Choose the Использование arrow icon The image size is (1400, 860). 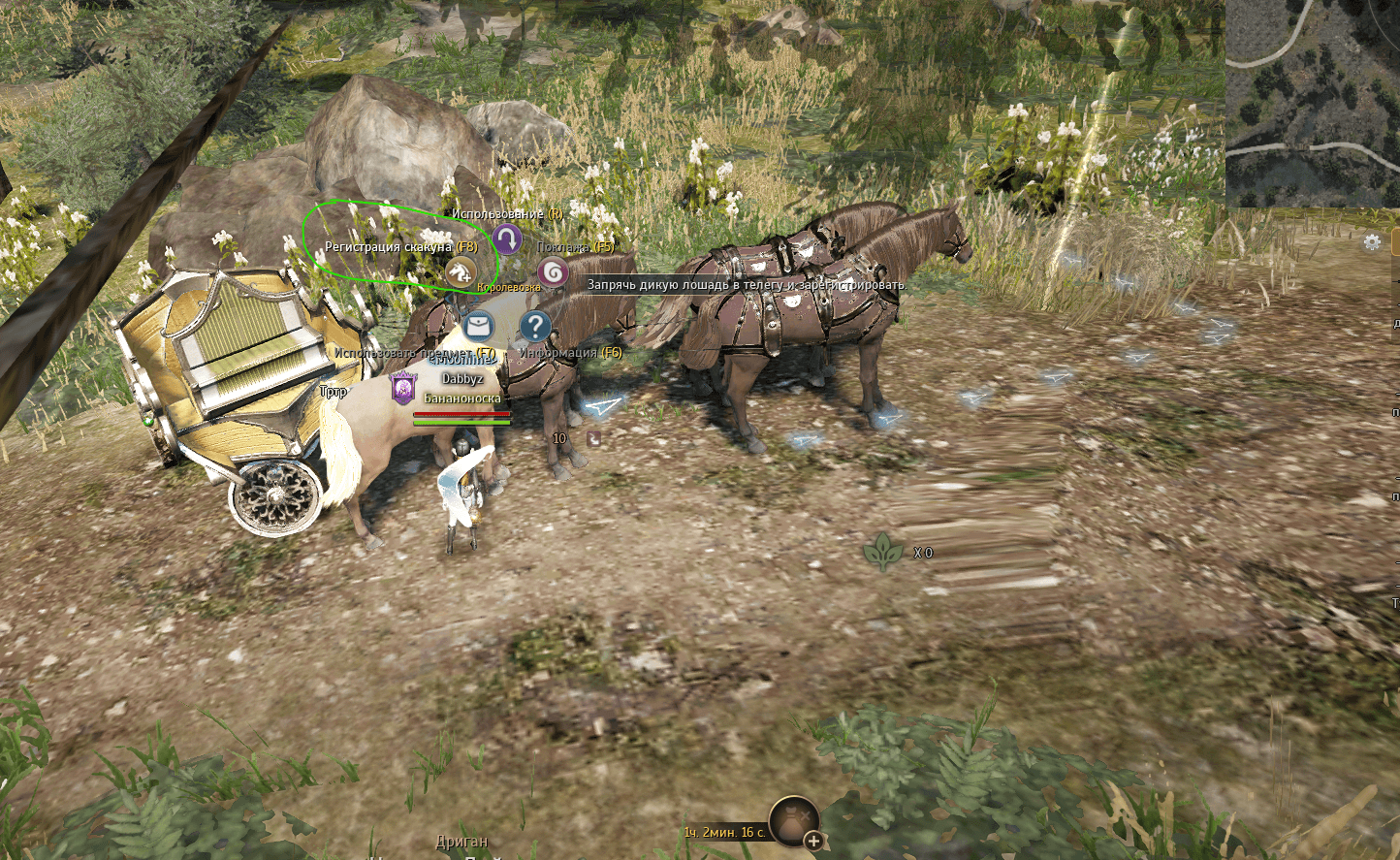(x=506, y=239)
